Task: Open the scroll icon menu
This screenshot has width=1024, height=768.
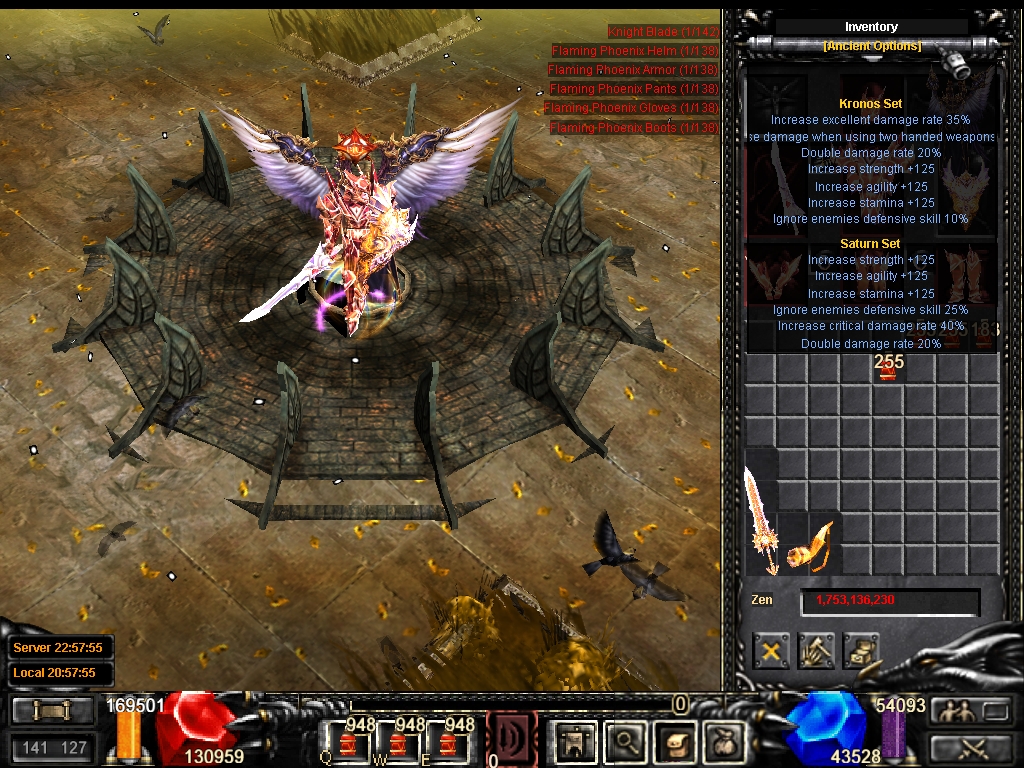Action: click(x=675, y=741)
